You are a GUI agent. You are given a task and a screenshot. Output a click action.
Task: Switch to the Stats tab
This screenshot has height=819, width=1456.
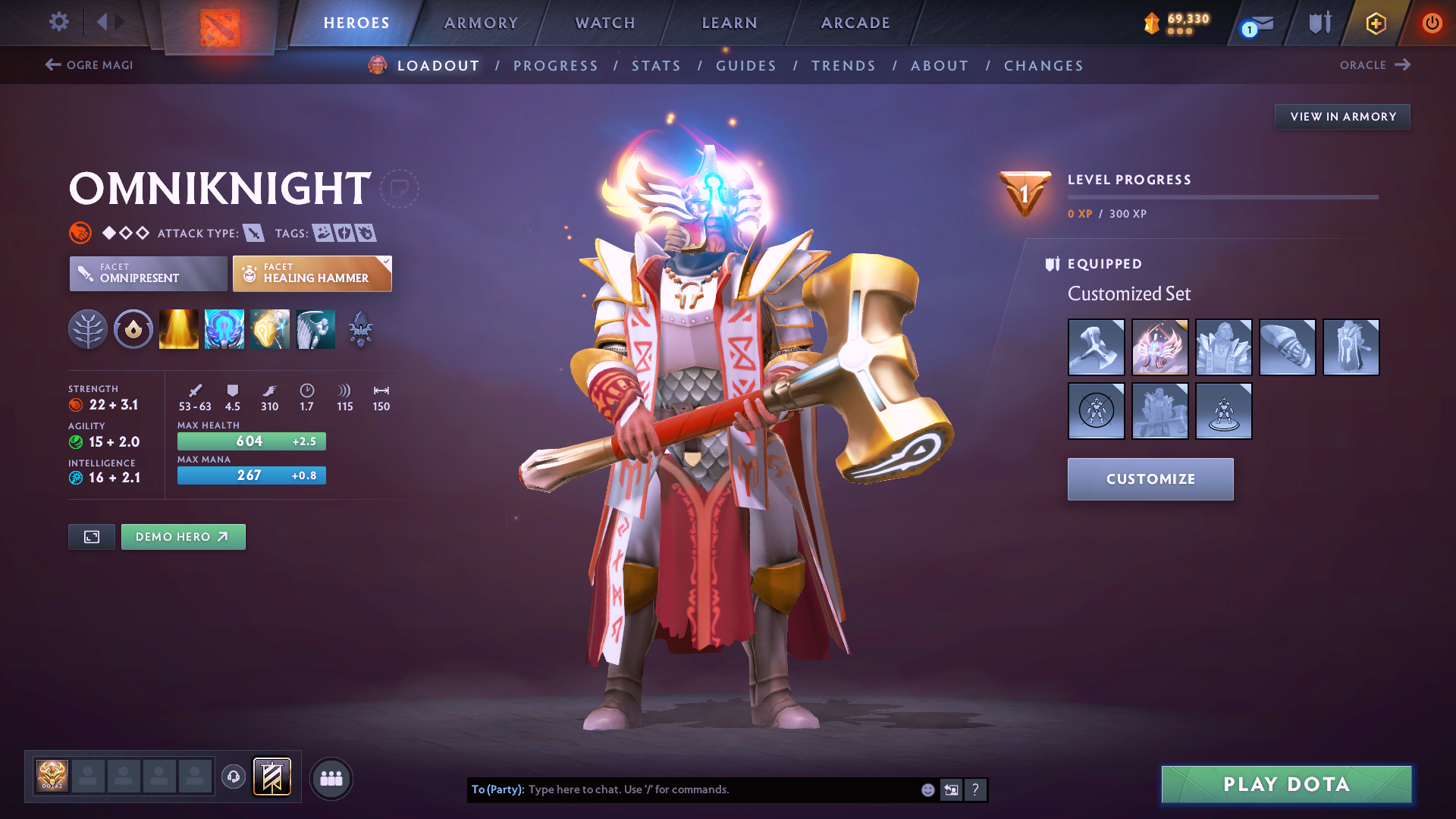tap(656, 66)
